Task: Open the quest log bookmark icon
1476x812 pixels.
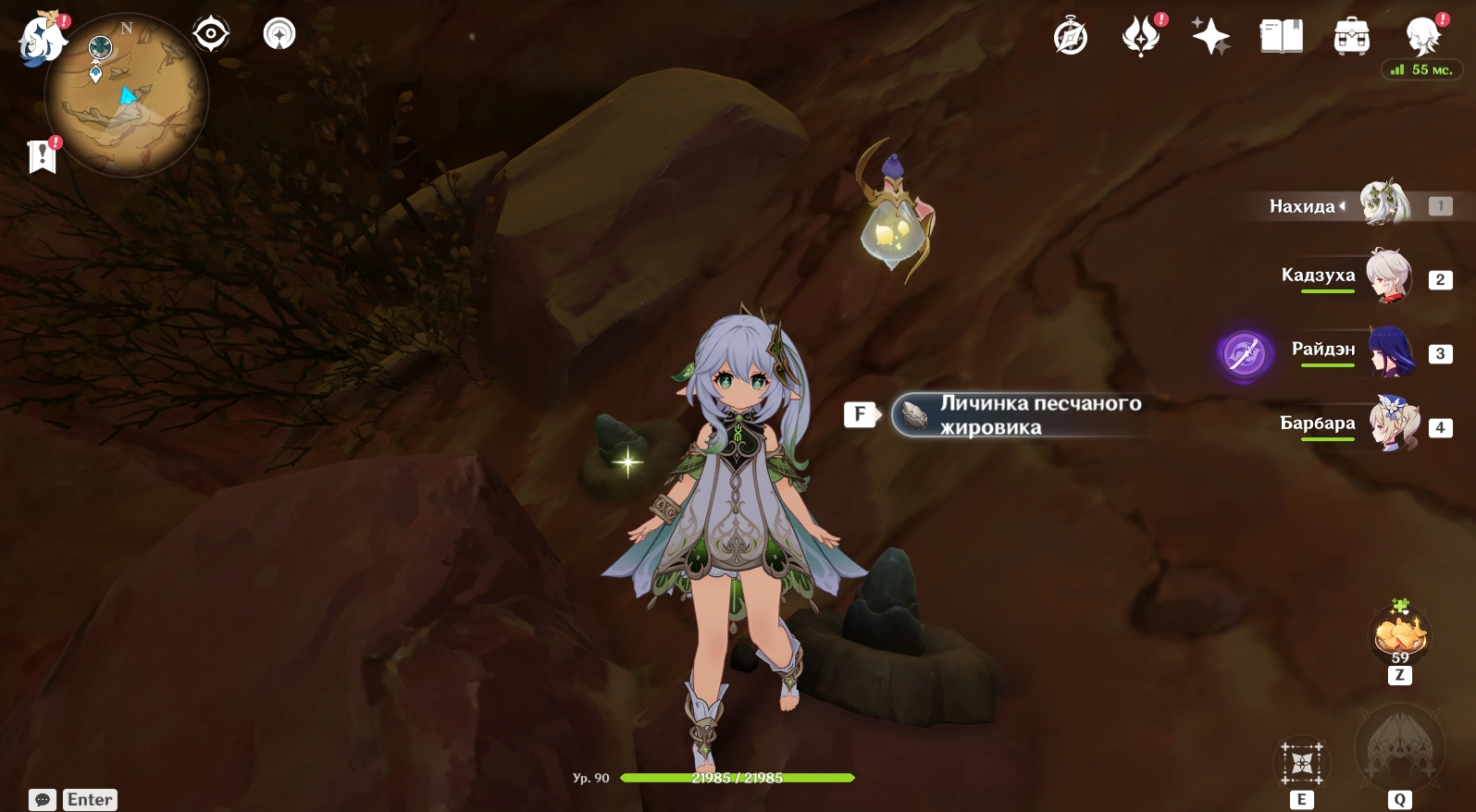Action: tap(42, 157)
